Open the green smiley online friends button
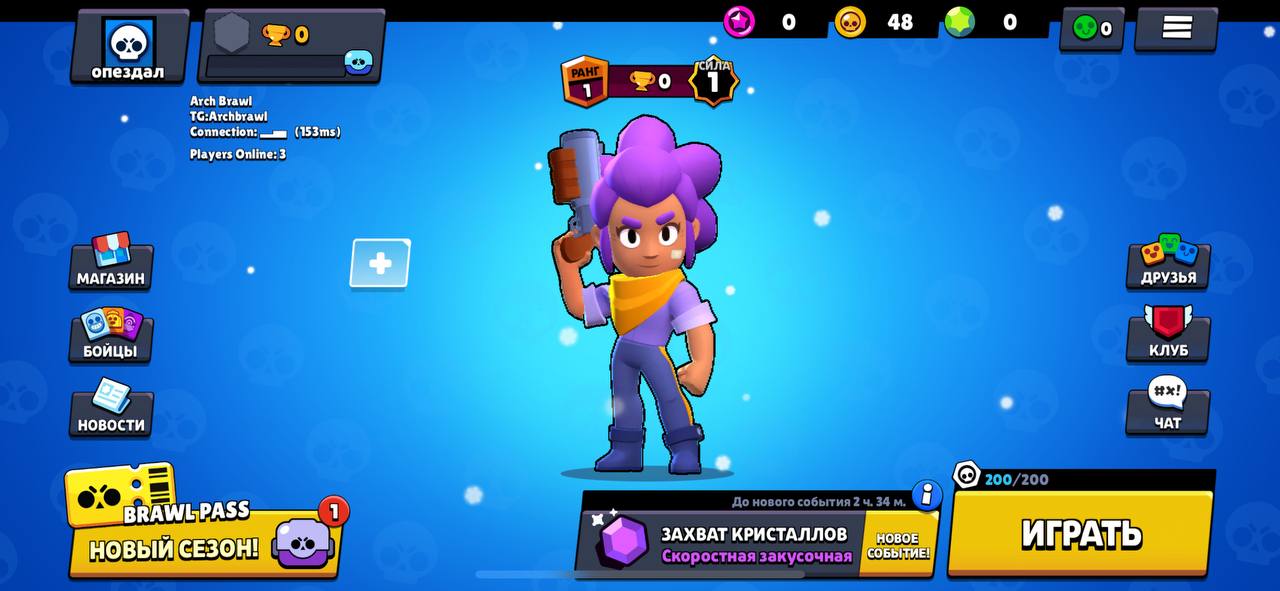Image resolution: width=1280 pixels, height=591 pixels. 1092,28
